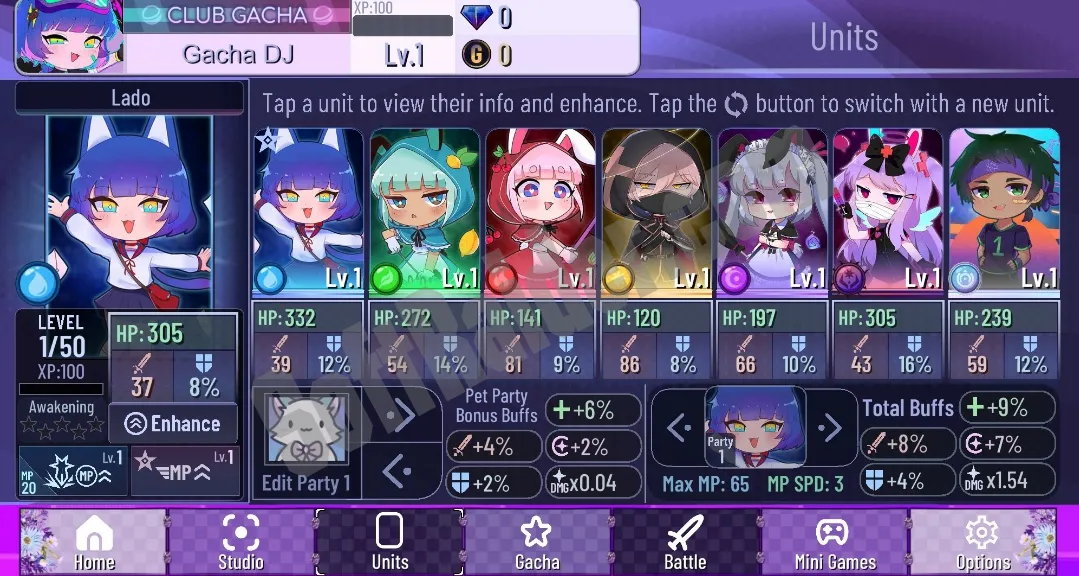Open the Home screen
This screenshot has height=576, width=1079.
94,541
